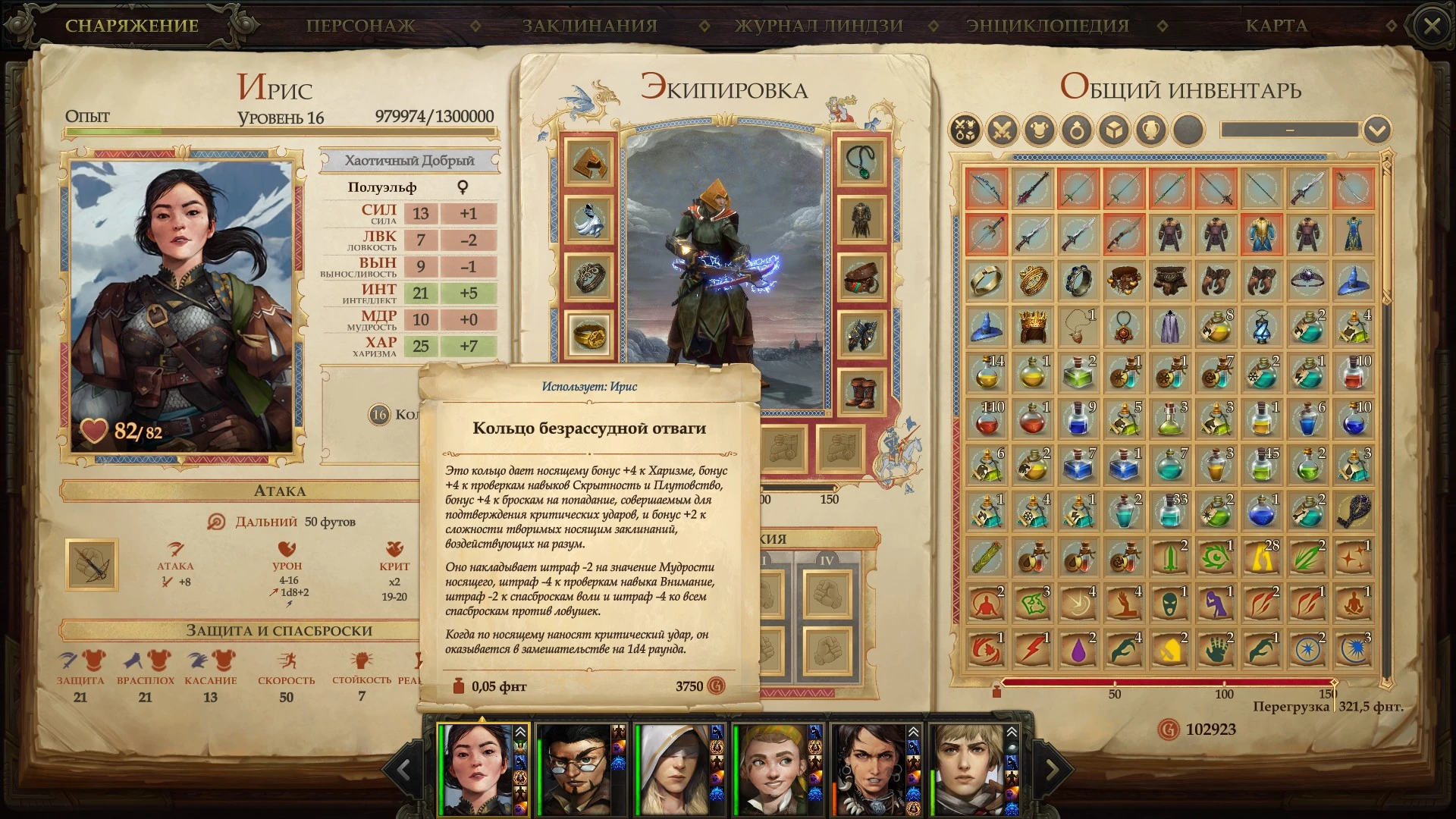Viewport: 1456px width, 819px height.
Task: Filter inventory by armor category
Action: tap(1040, 130)
